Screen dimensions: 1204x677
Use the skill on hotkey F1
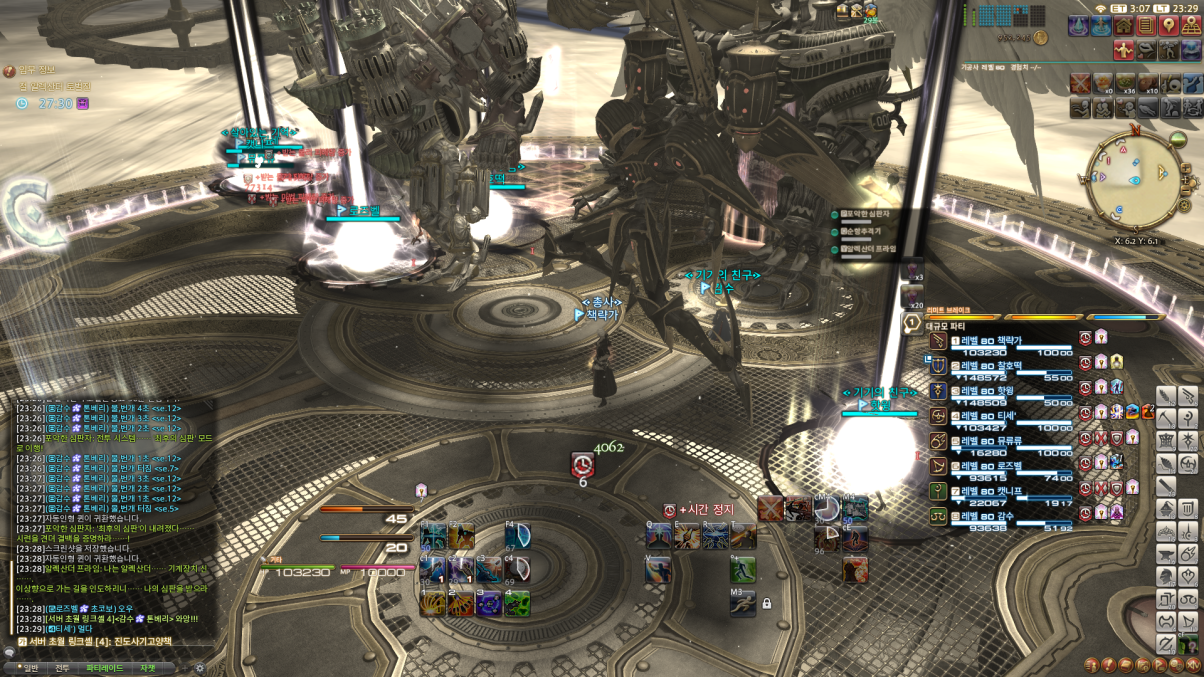(432, 536)
